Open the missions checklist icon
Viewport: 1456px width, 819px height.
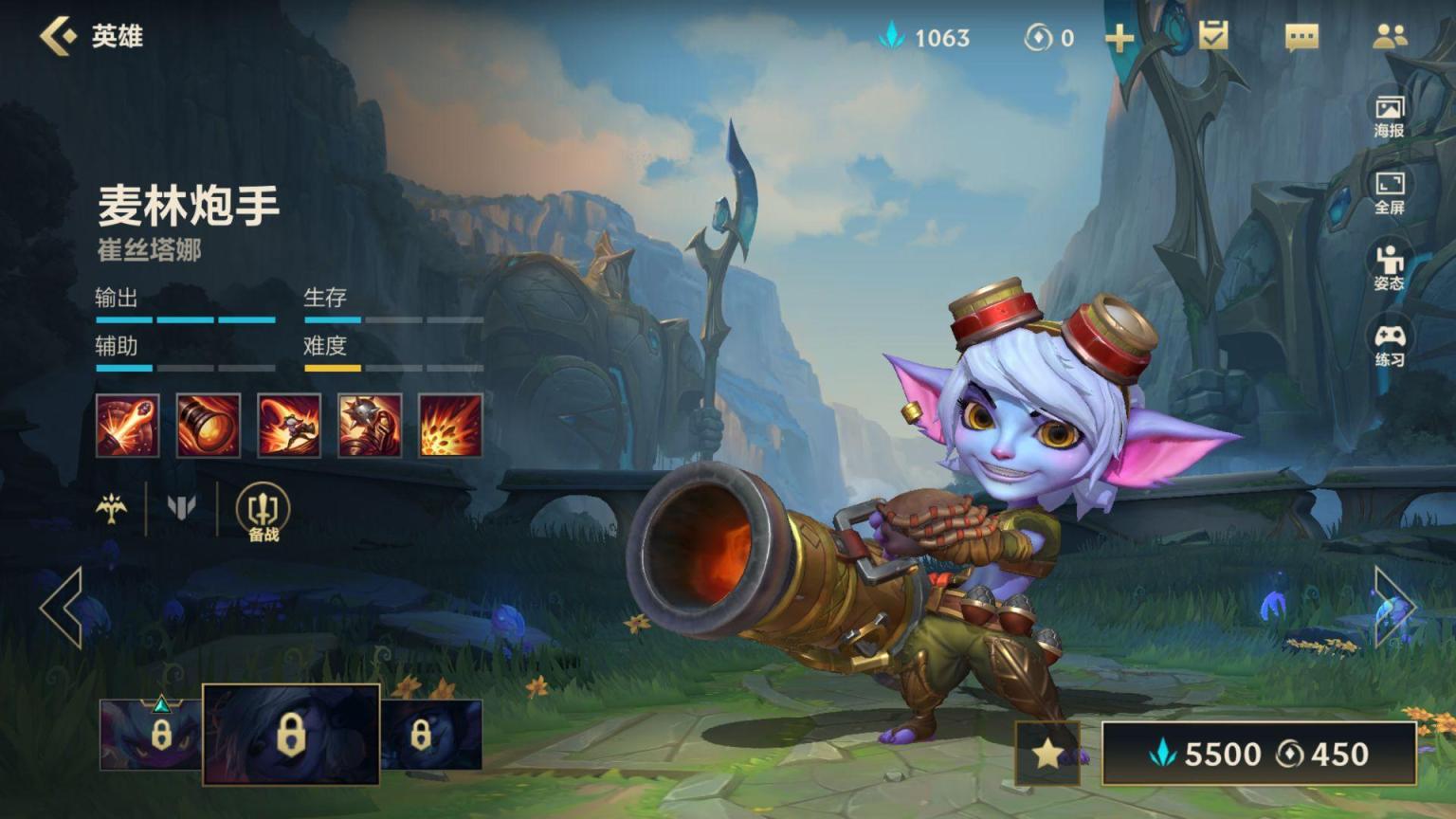(1212, 36)
